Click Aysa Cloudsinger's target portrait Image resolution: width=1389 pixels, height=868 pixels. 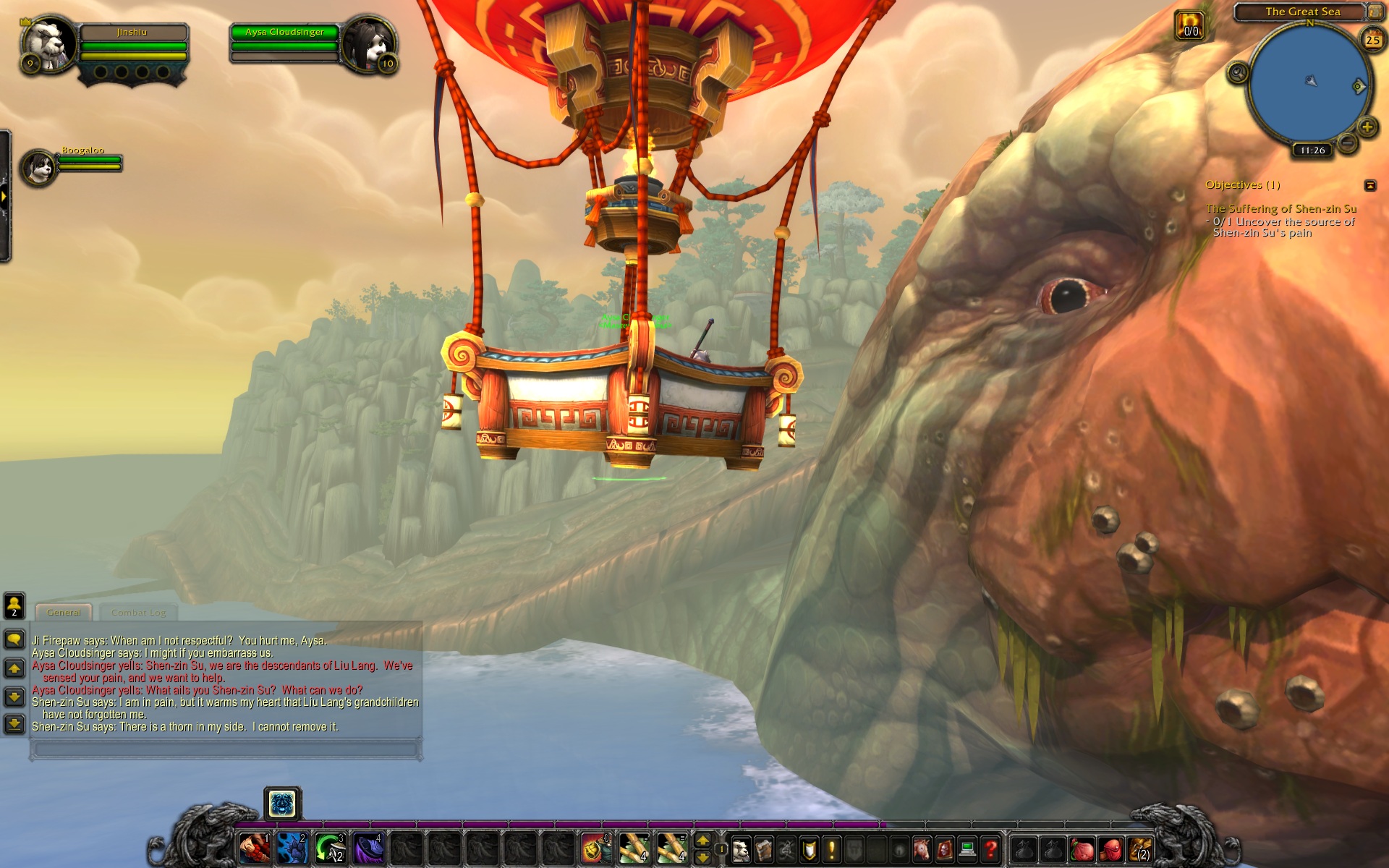(369, 43)
